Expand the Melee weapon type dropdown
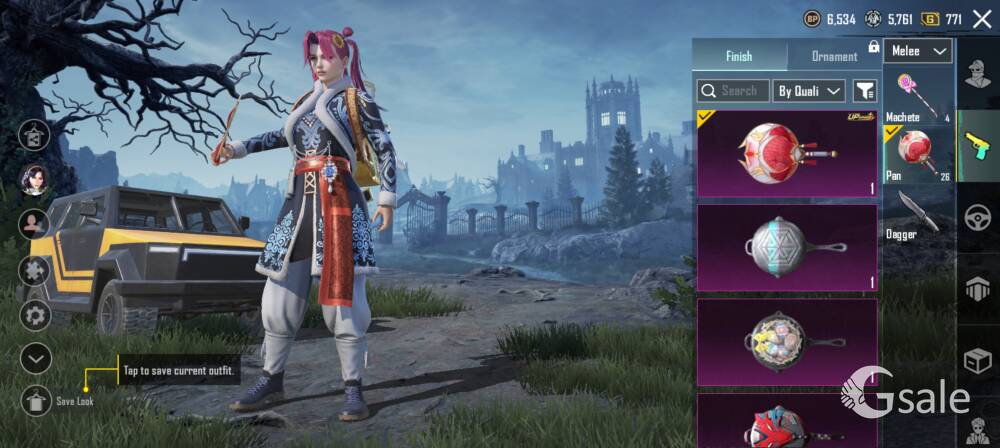 918,51
